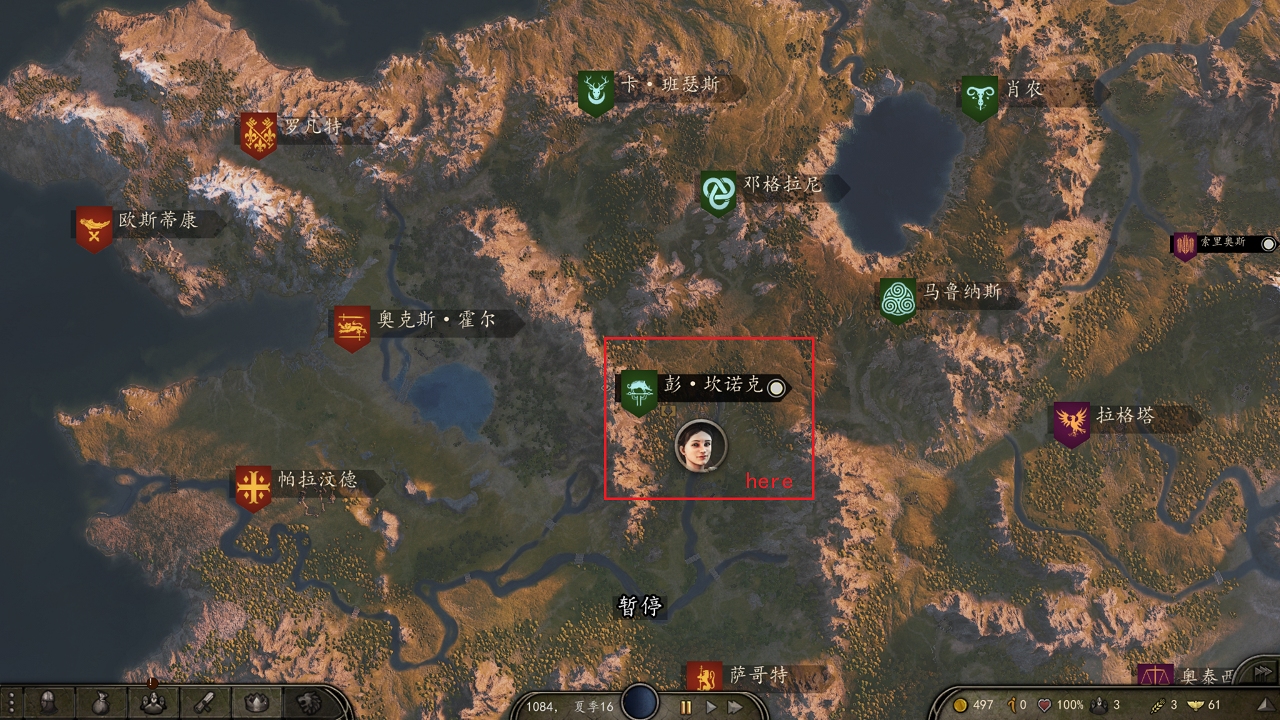This screenshot has height=720, width=1280.
Task: Click the eagle influence icon showing 61
Action: [1196, 705]
